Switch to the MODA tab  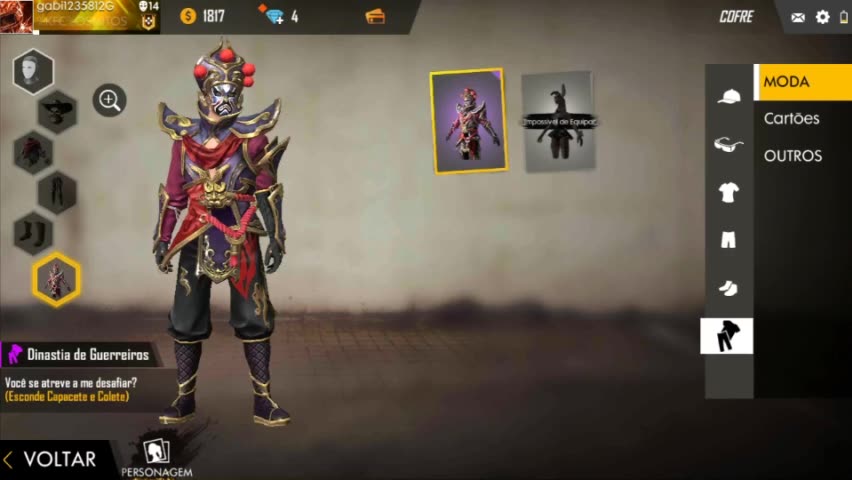tap(801, 82)
